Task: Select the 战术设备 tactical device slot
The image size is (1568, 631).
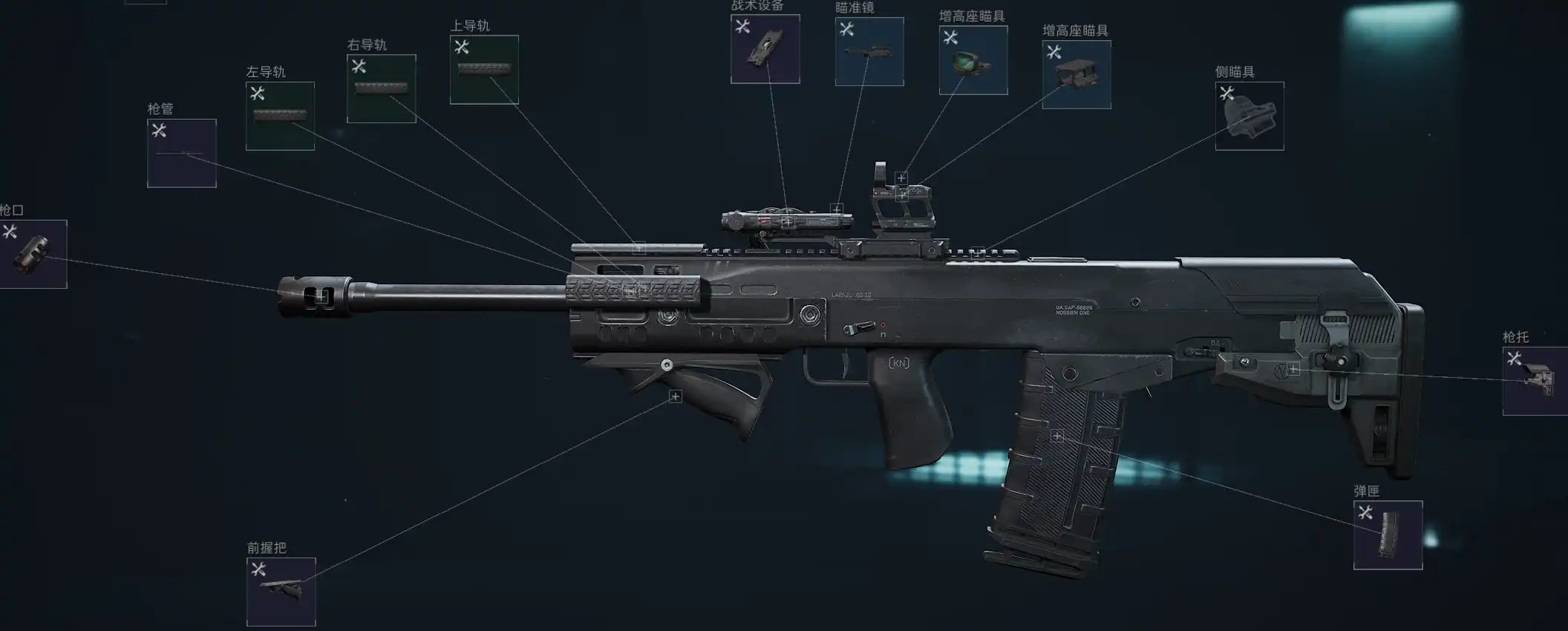Action: (x=765, y=49)
